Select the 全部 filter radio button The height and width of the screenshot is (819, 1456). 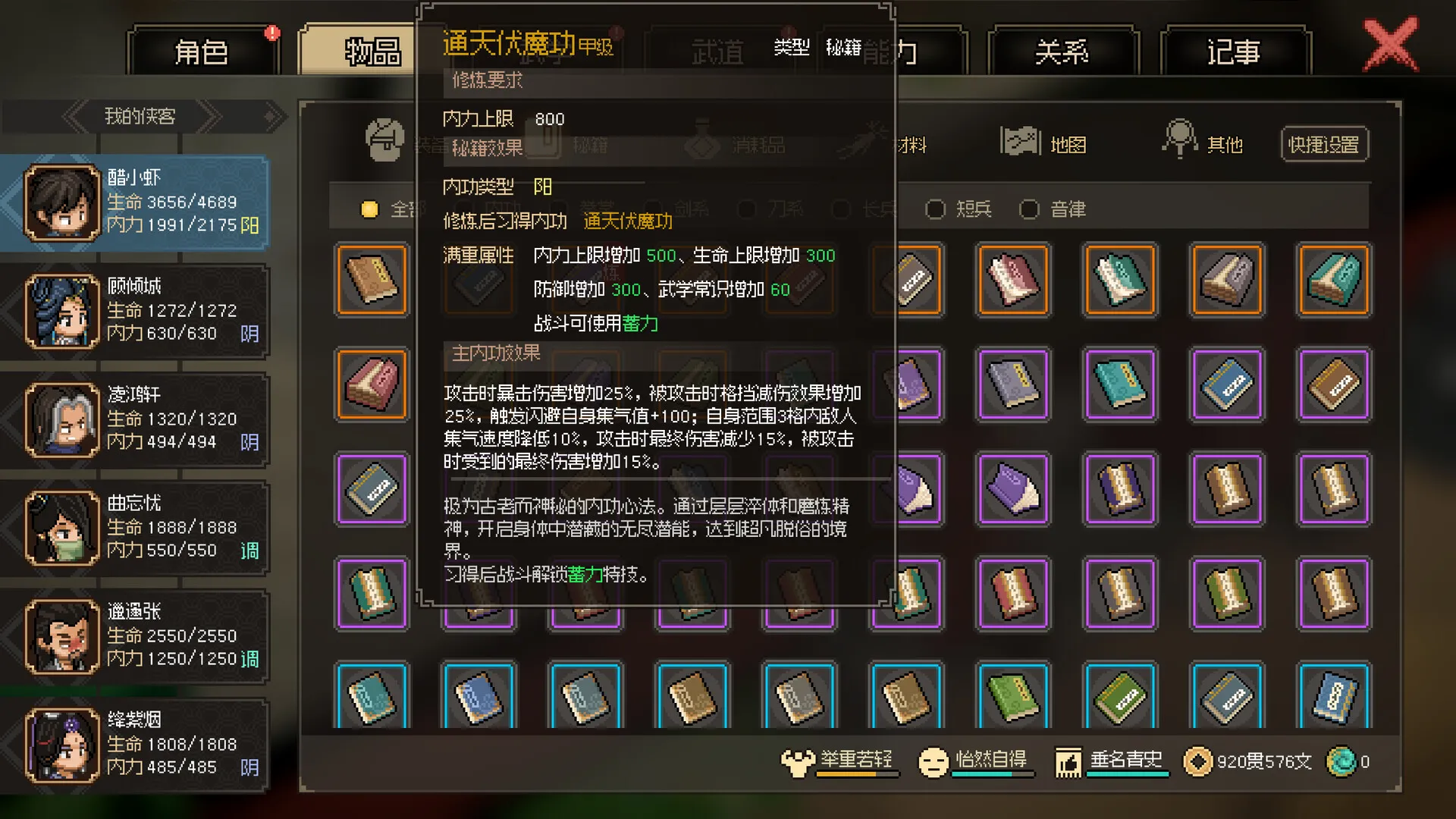(369, 209)
